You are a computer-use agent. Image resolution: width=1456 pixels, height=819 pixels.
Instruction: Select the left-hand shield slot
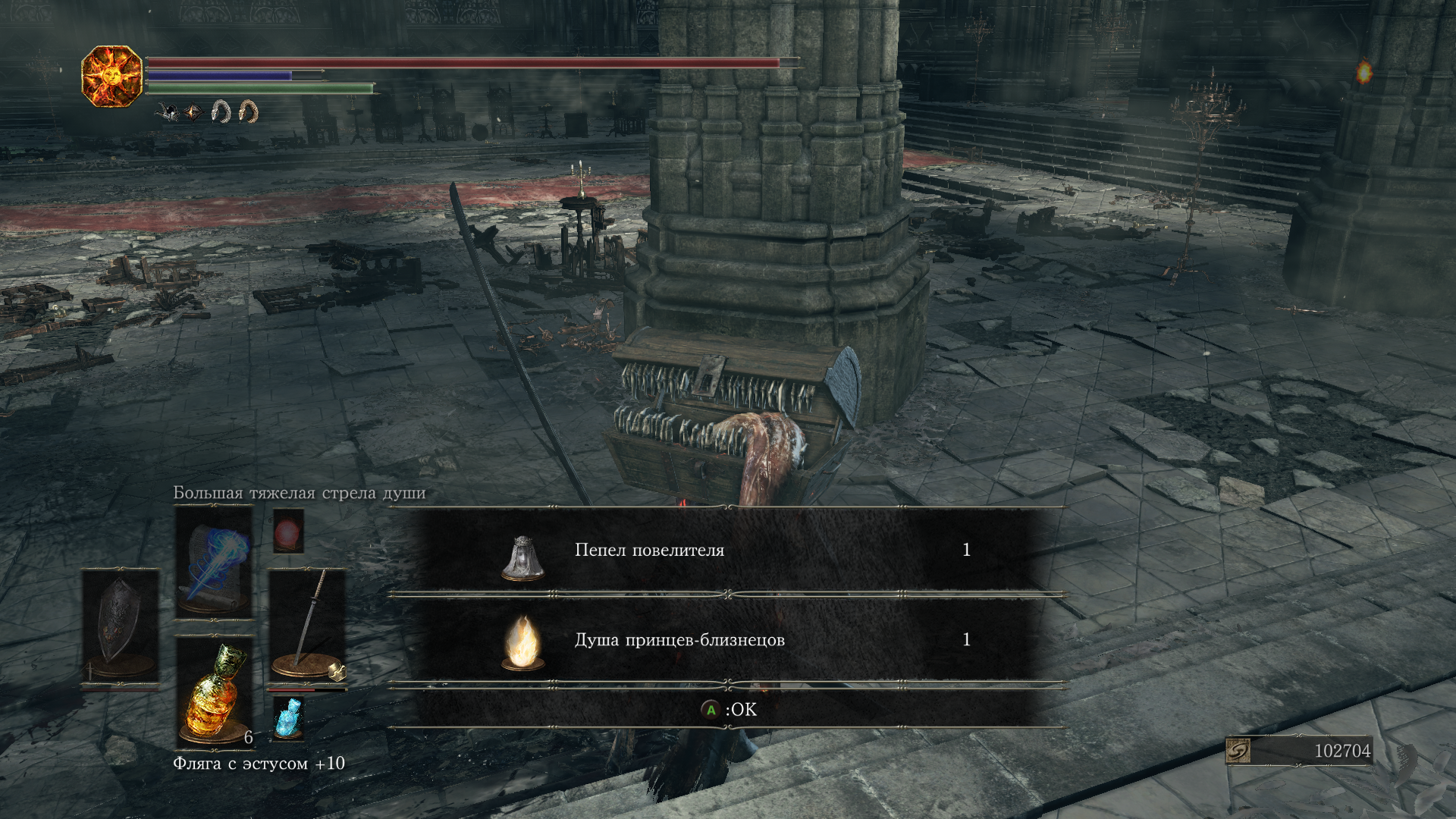[120, 628]
